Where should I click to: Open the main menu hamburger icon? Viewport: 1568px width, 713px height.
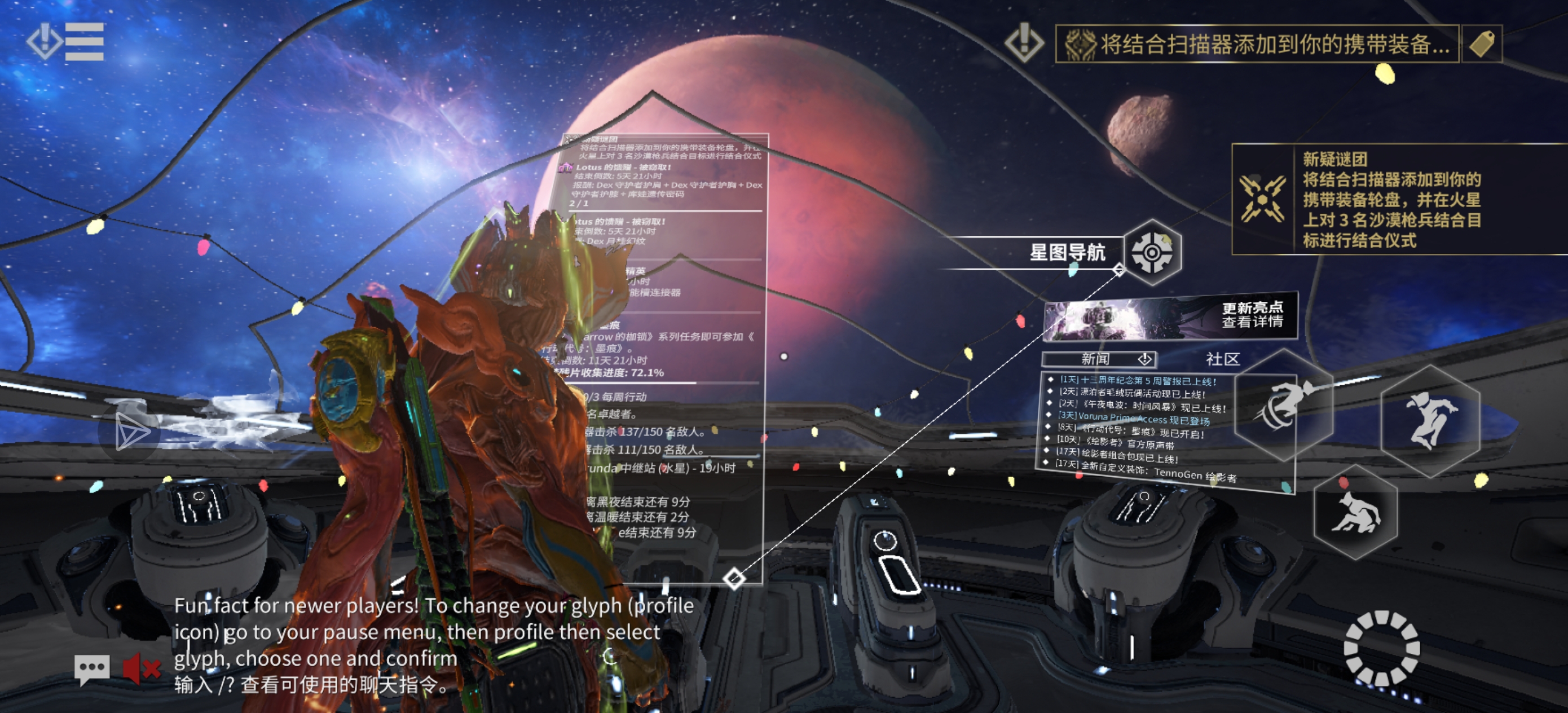click(83, 42)
